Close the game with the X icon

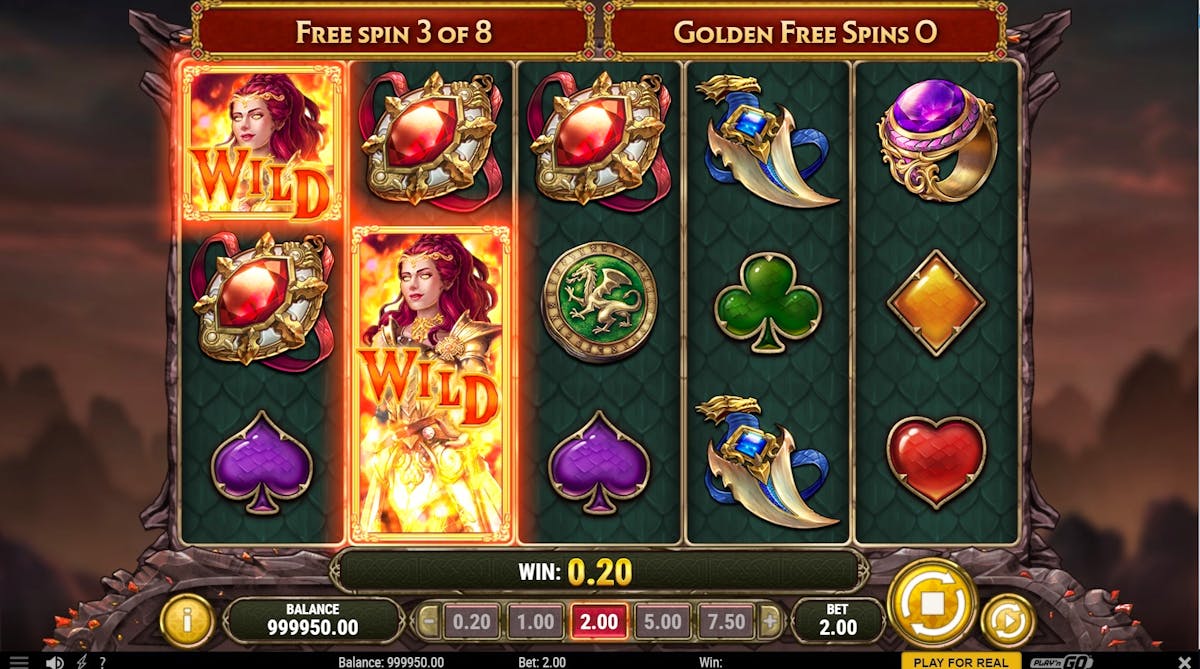click(x=1186, y=662)
